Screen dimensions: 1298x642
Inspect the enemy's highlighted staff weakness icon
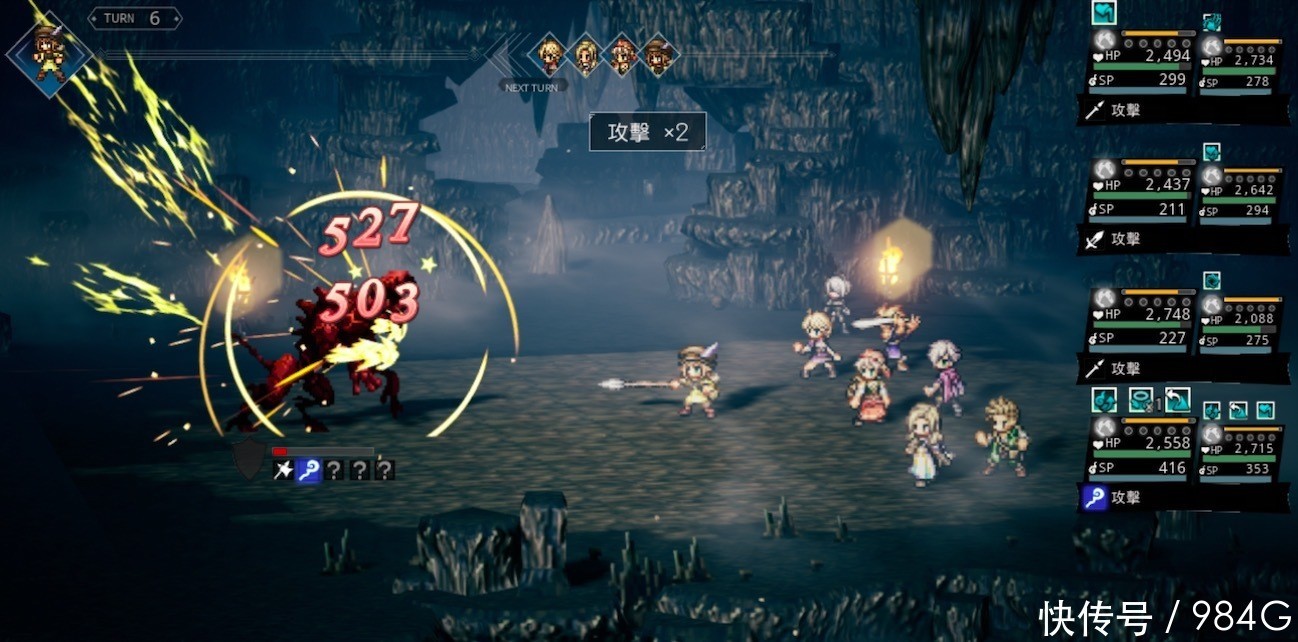point(309,470)
